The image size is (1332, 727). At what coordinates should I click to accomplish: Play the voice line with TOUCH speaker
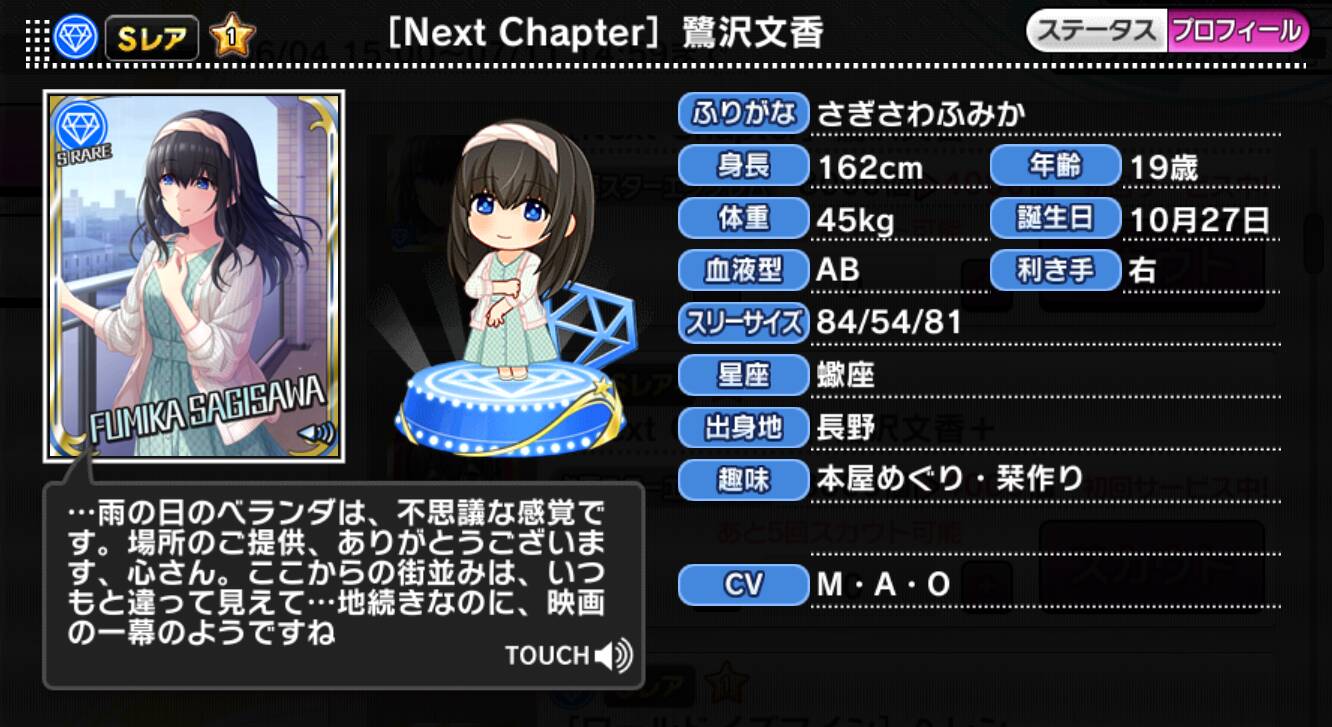(569, 656)
